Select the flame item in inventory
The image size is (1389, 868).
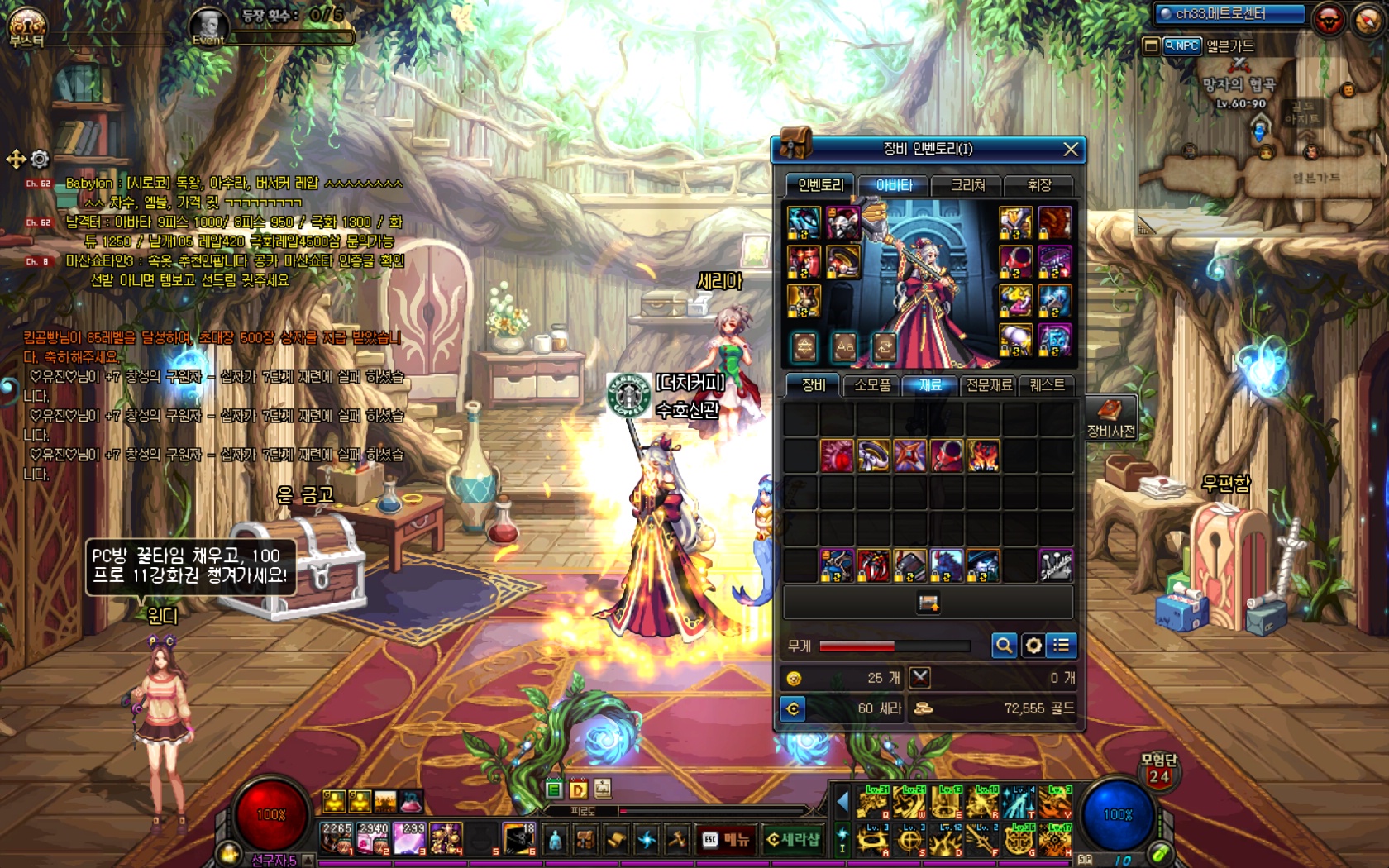983,455
